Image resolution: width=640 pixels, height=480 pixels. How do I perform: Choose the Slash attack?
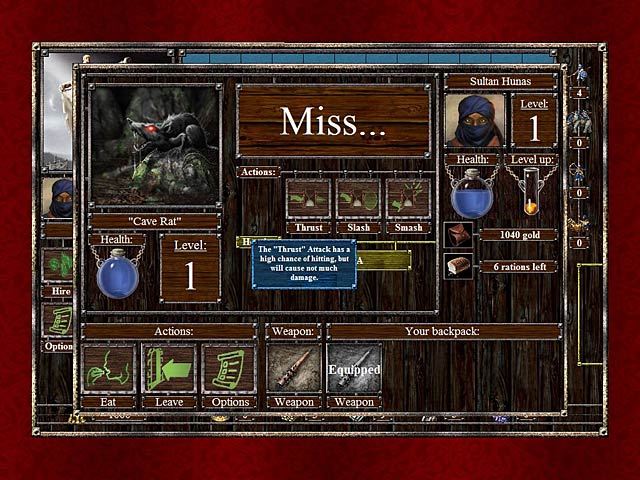click(x=358, y=199)
